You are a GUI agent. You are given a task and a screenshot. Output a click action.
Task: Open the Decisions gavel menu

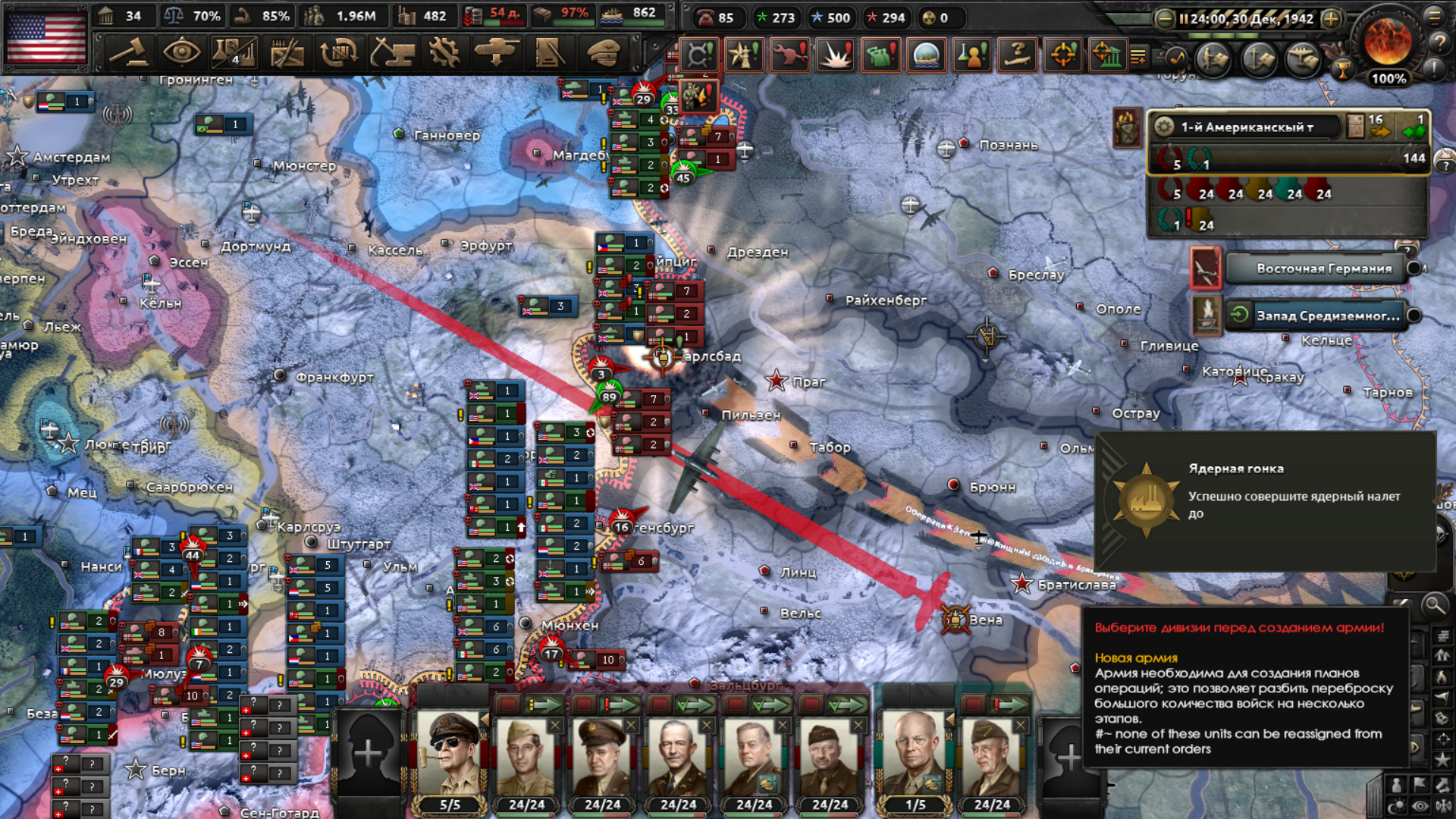129,52
